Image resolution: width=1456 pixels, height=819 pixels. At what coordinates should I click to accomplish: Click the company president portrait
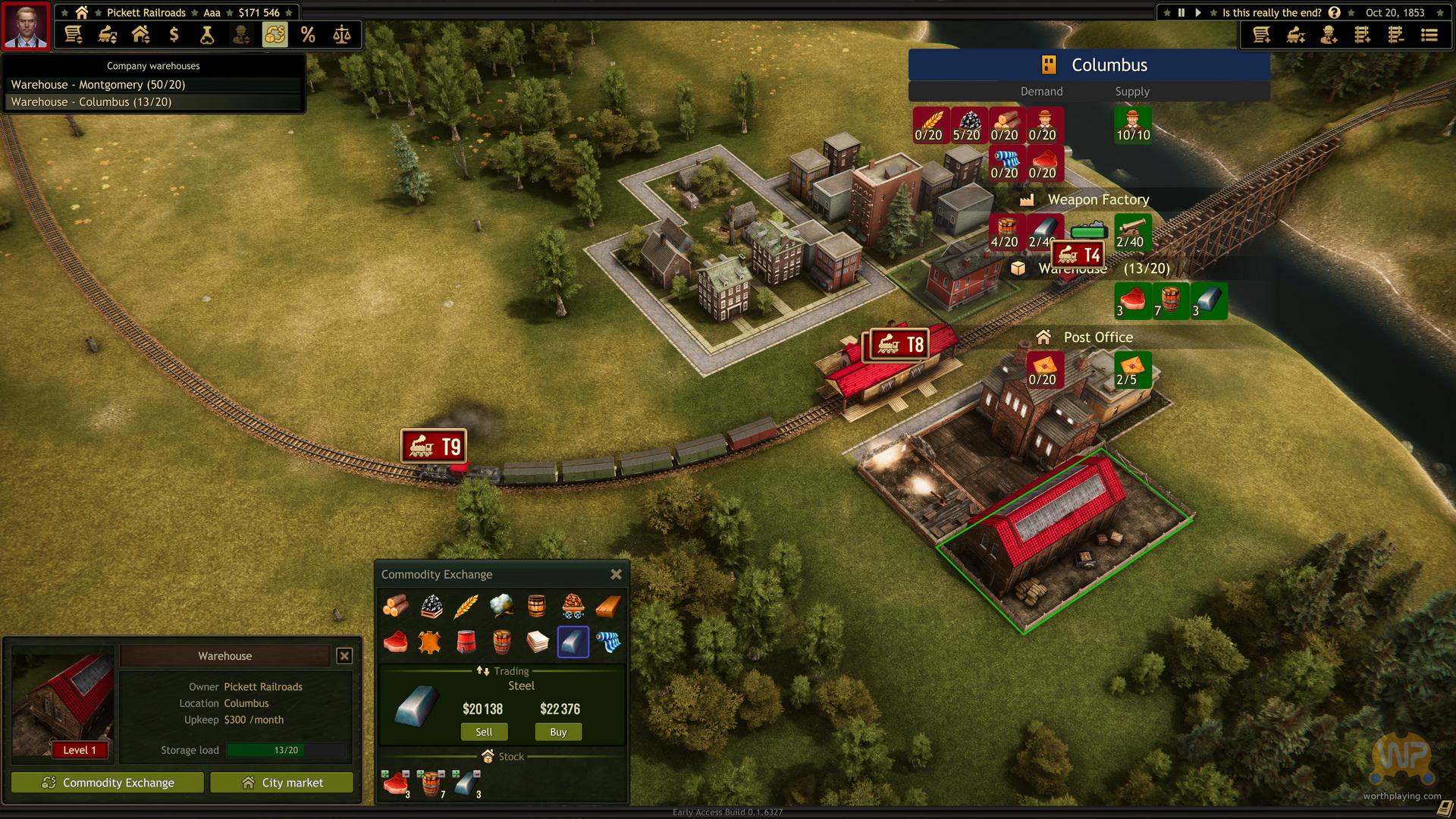[26, 26]
